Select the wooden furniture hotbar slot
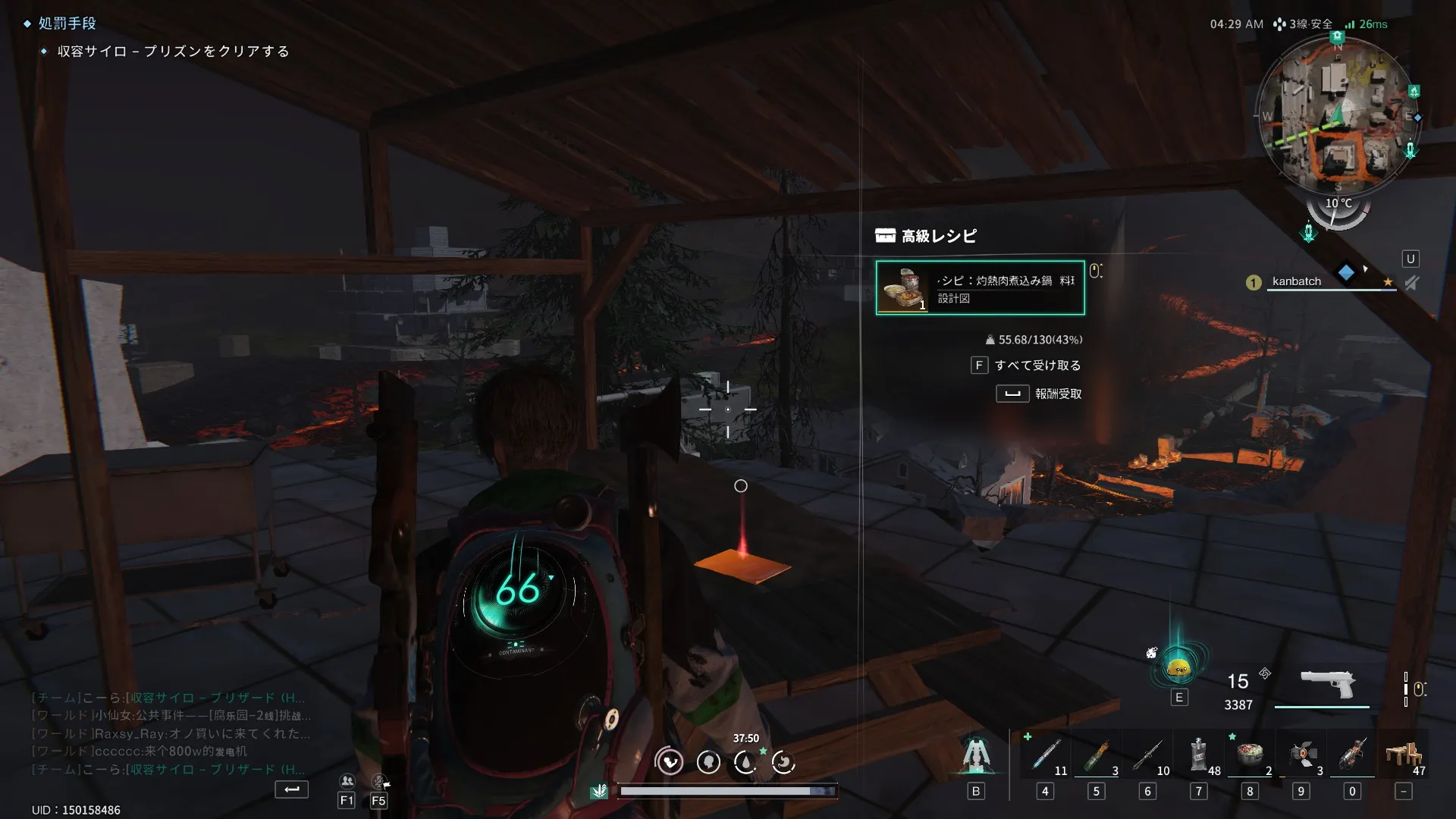 1404,755
